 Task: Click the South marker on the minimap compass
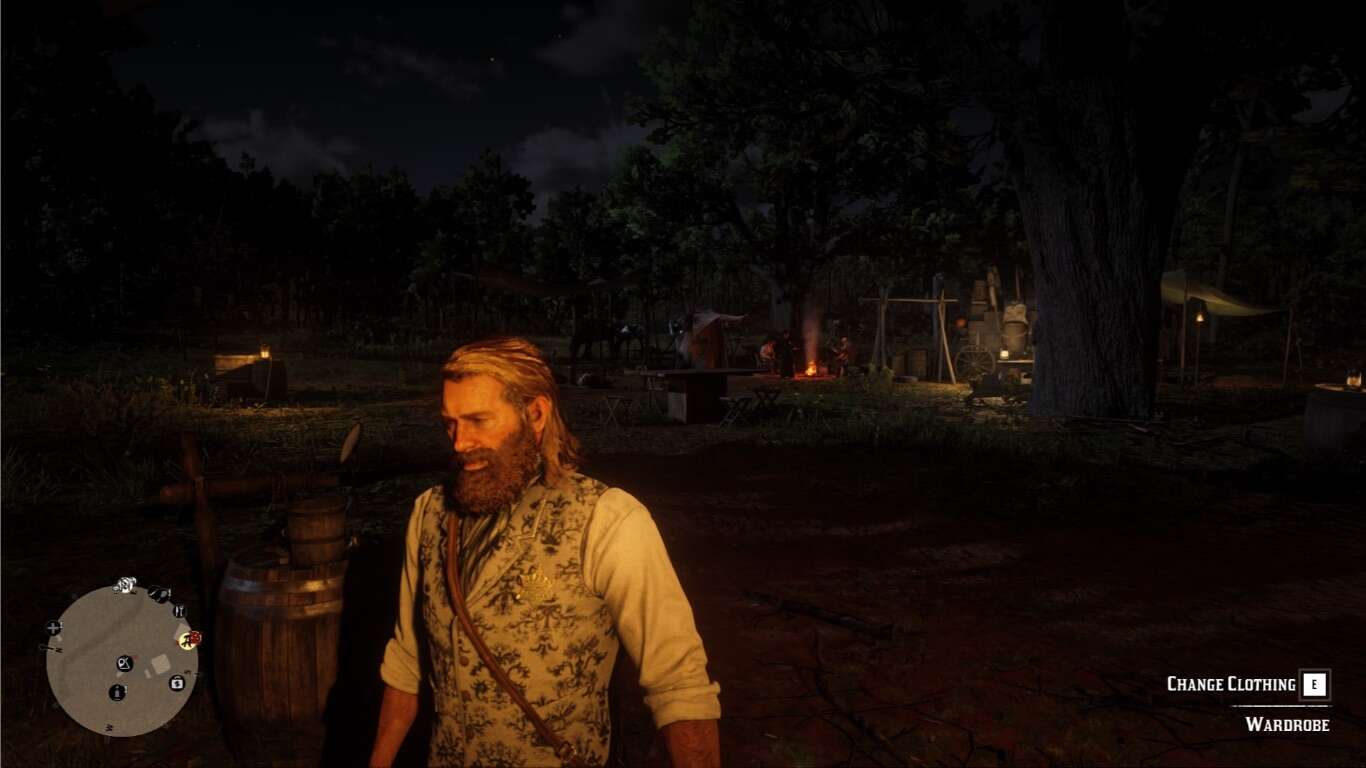pos(109,726)
